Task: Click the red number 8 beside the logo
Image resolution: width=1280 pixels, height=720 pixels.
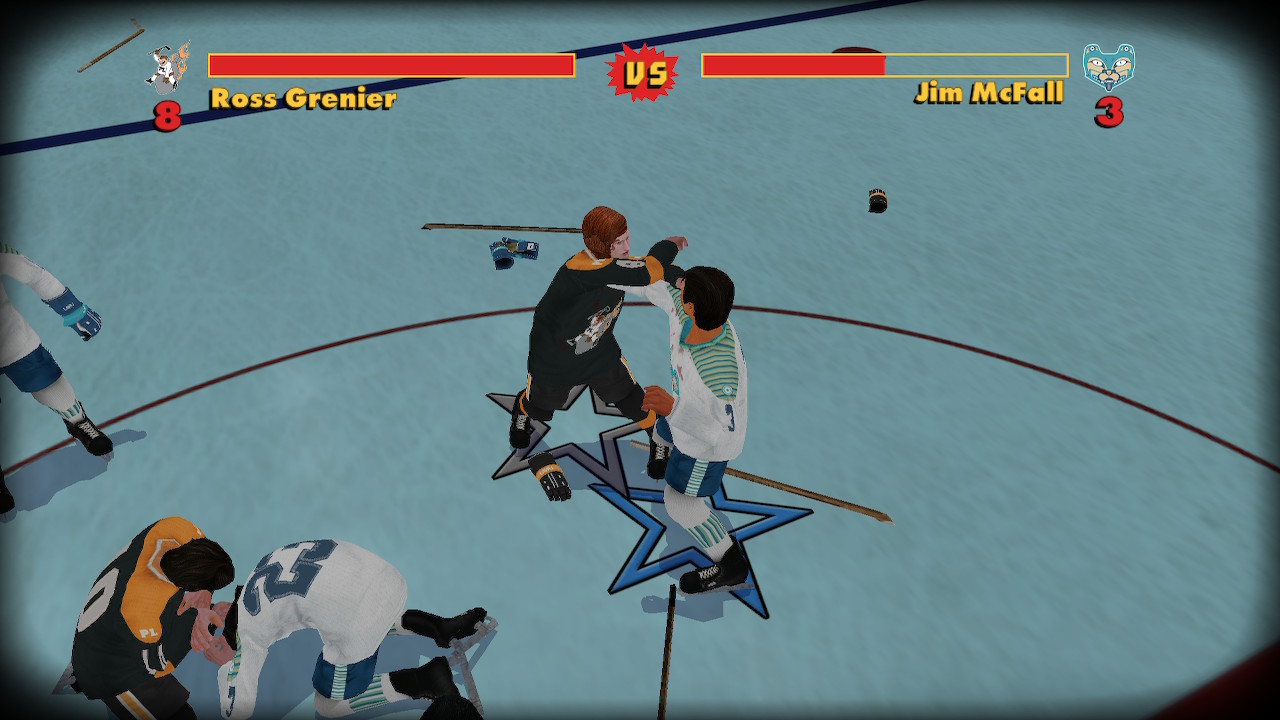Action: coord(170,113)
